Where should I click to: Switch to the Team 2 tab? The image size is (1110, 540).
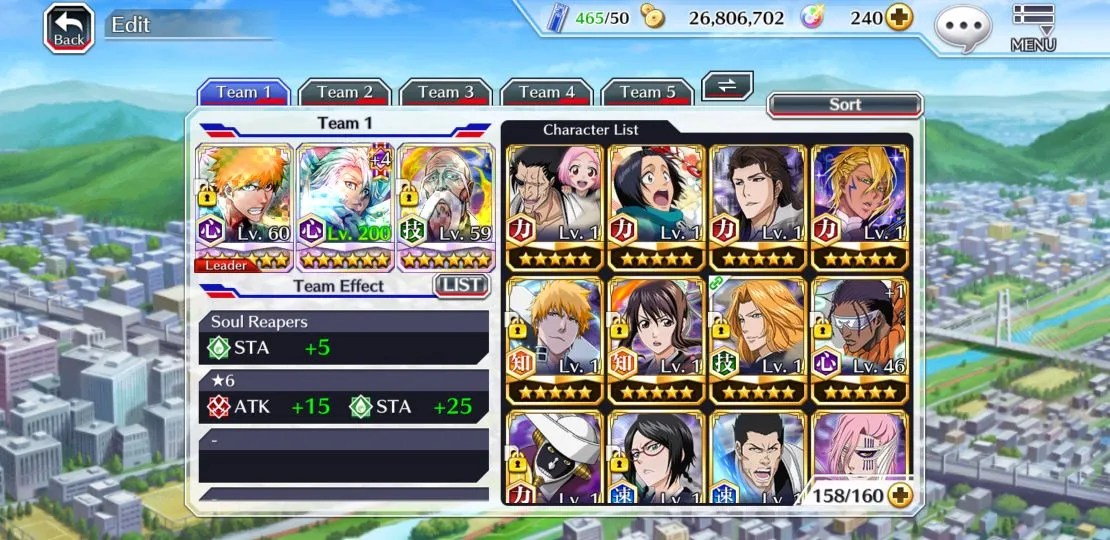pyautogui.click(x=344, y=92)
